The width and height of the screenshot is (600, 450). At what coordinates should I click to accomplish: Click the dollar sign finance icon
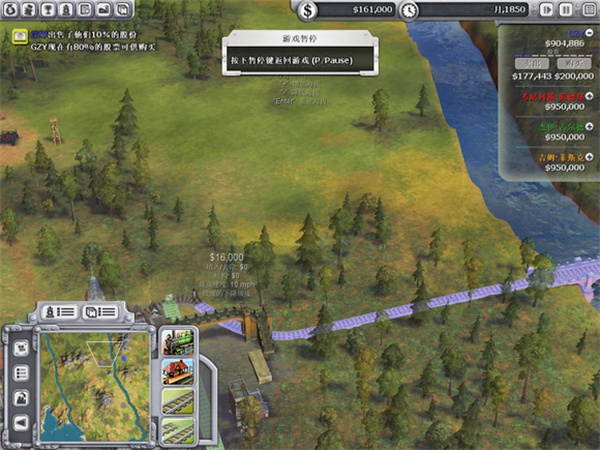[x=308, y=11]
